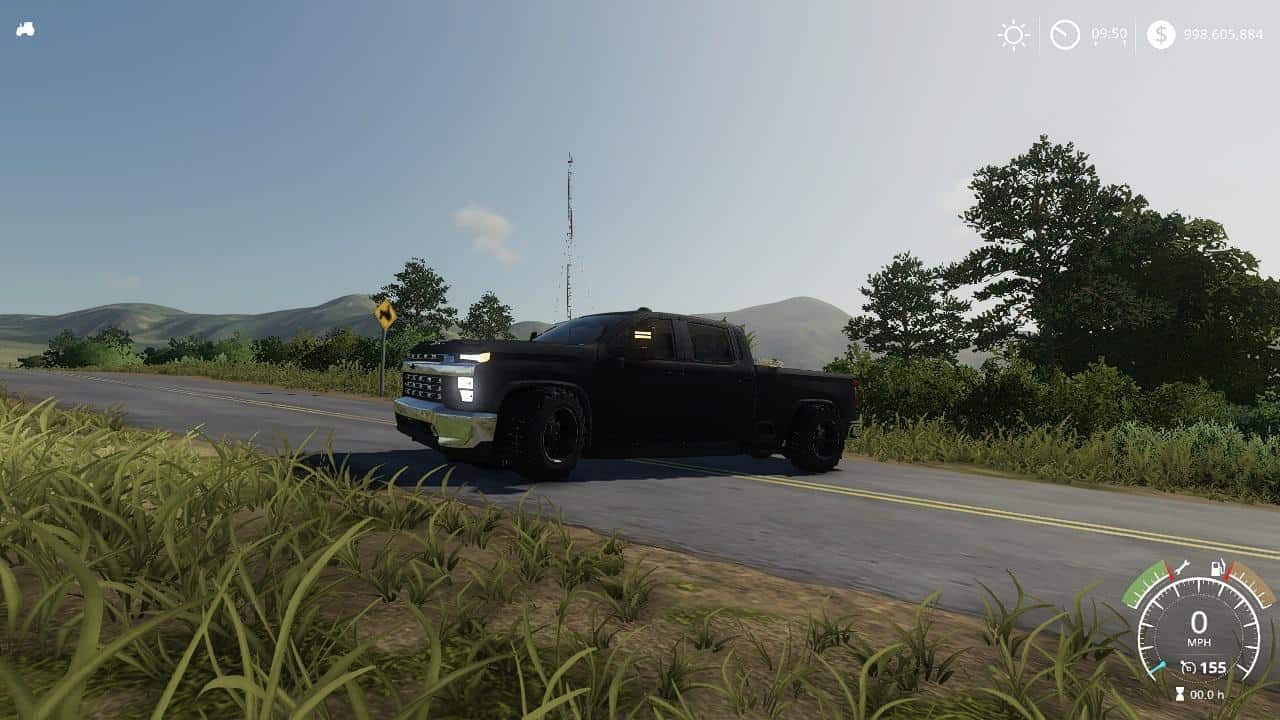This screenshot has width=1280, height=720.
Task: Open the clock icon next to the time
Action: tap(1063, 33)
